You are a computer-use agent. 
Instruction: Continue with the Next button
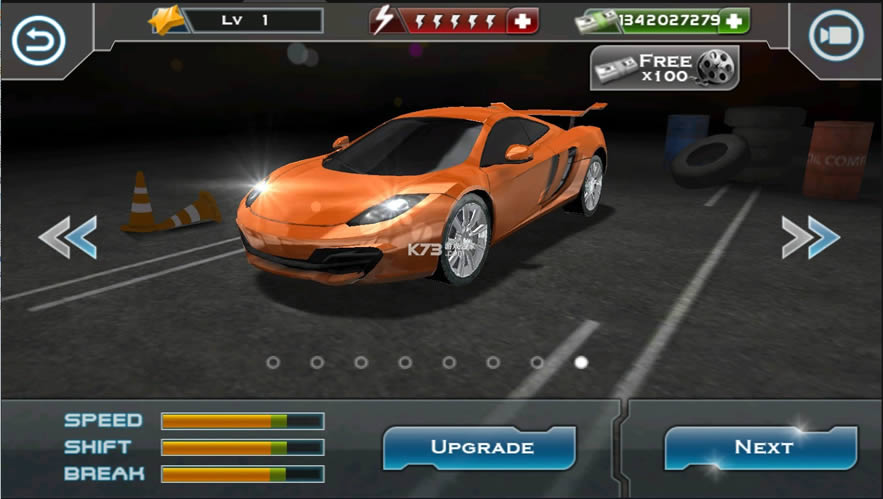(x=762, y=447)
